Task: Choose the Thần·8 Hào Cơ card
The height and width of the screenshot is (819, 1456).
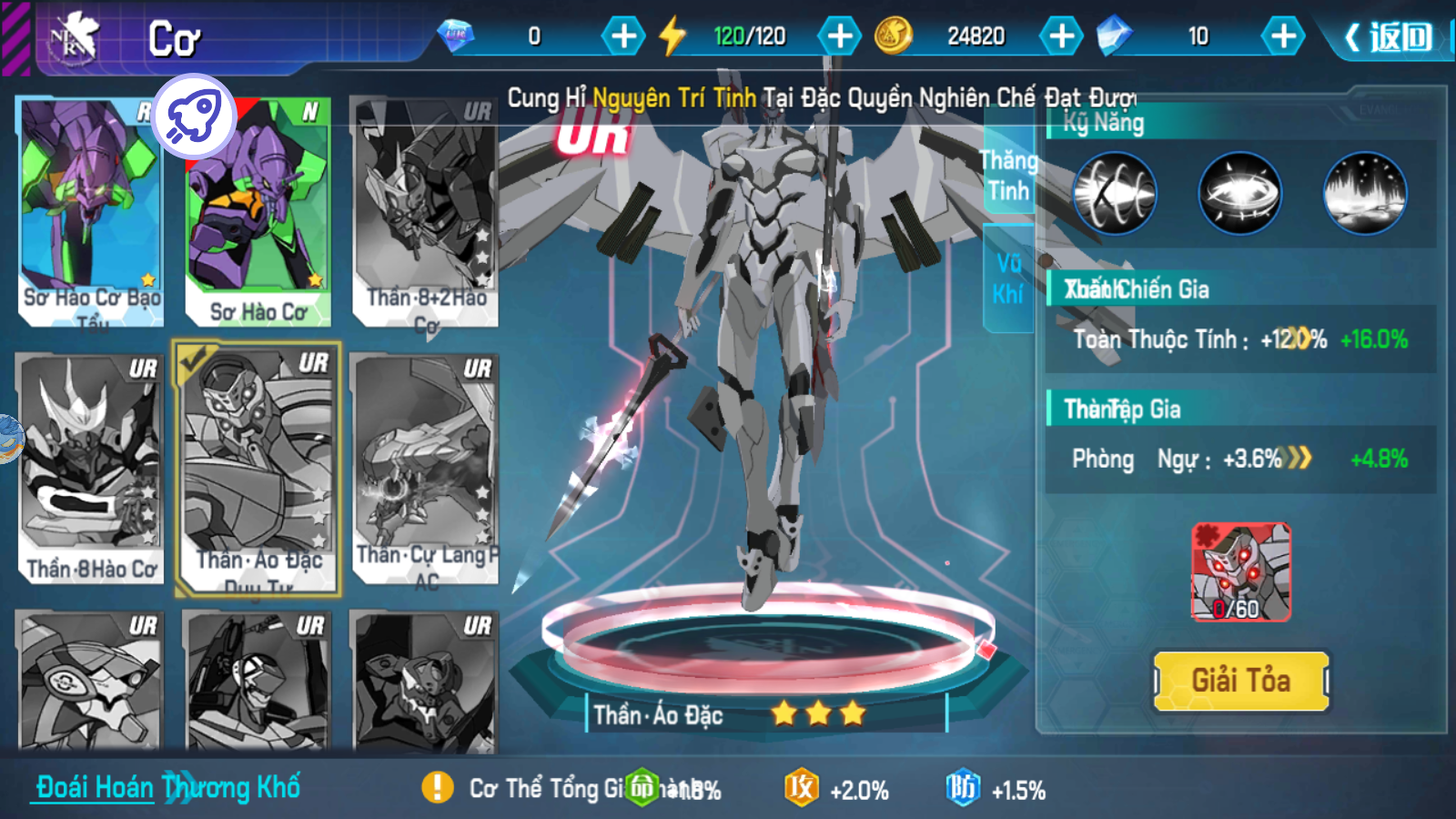Action: coord(90,469)
